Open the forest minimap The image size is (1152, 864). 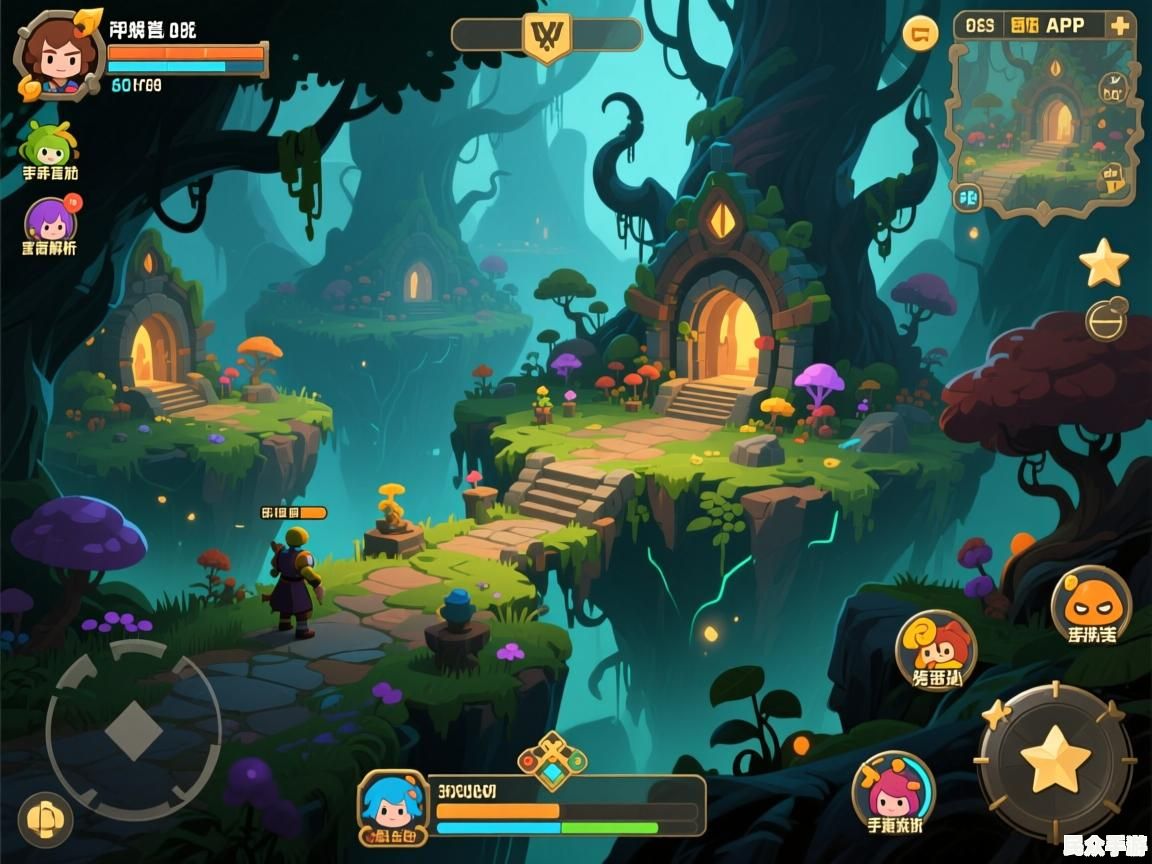(x=1045, y=120)
